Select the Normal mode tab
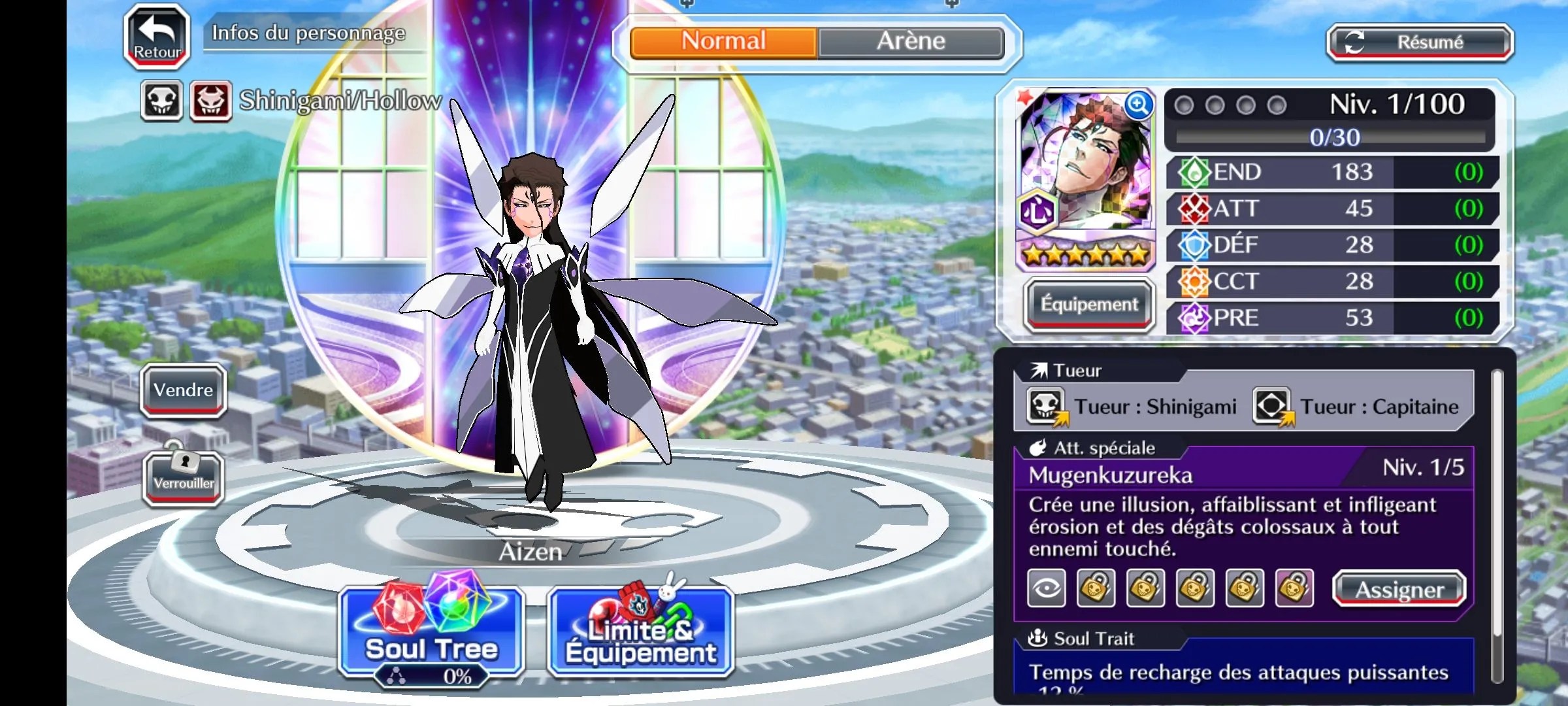1568x706 pixels. 723,42
